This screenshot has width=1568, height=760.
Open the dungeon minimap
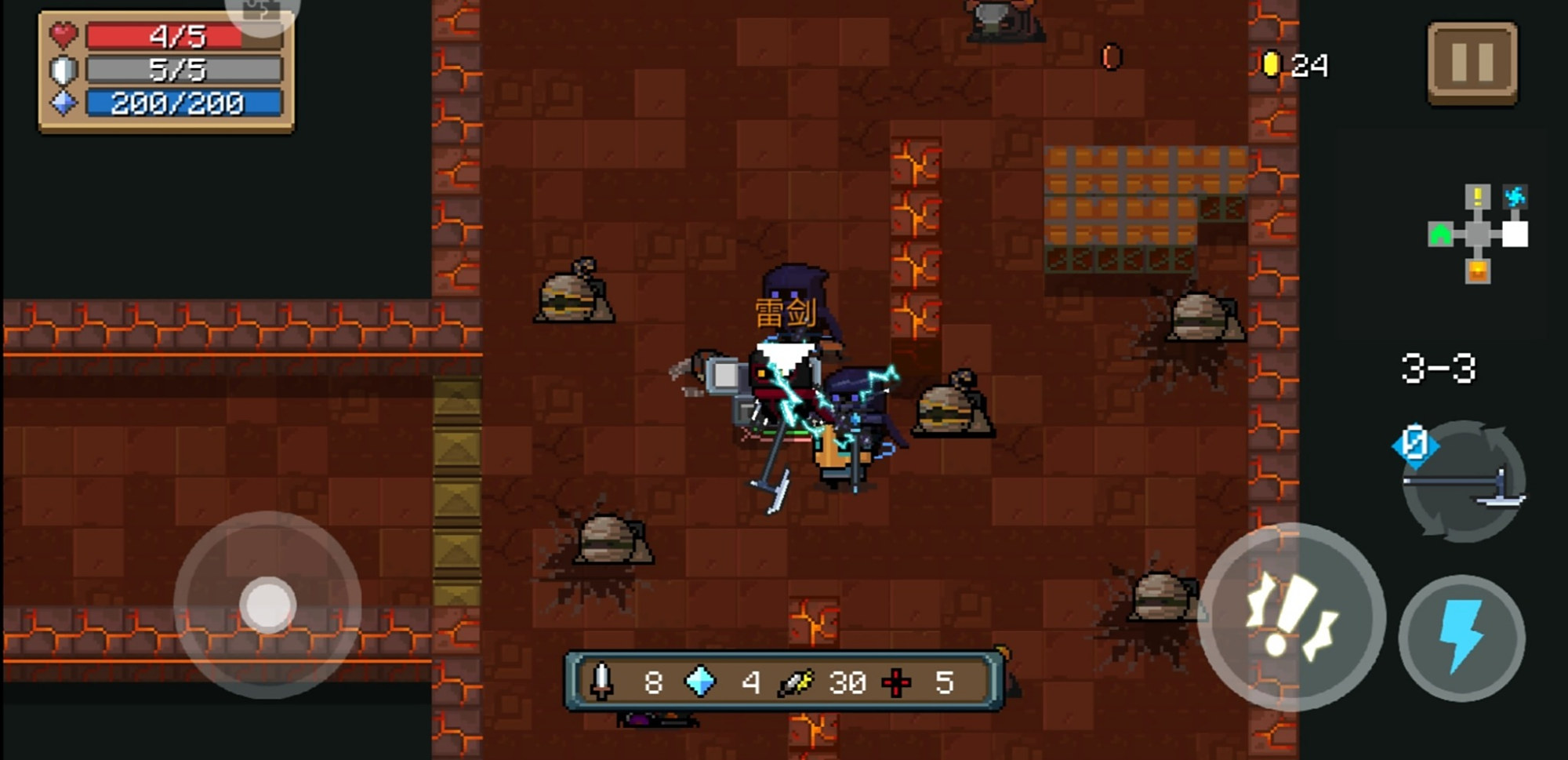point(1479,234)
